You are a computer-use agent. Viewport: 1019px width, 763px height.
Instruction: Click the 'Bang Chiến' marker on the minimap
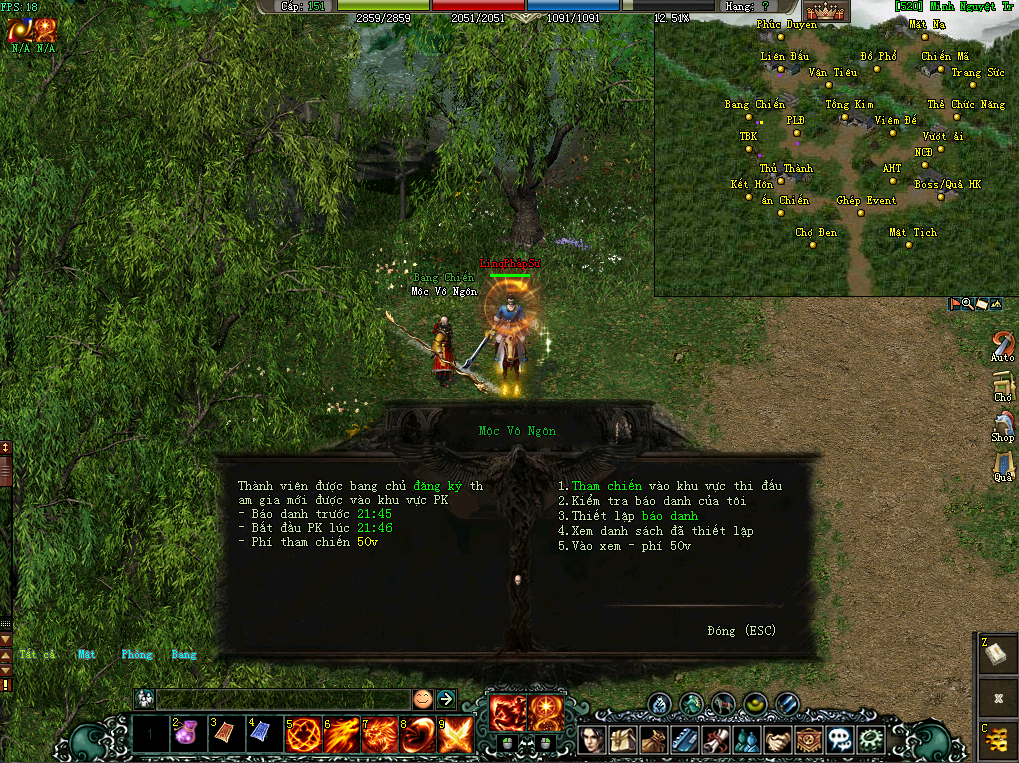pyautogui.click(x=755, y=105)
